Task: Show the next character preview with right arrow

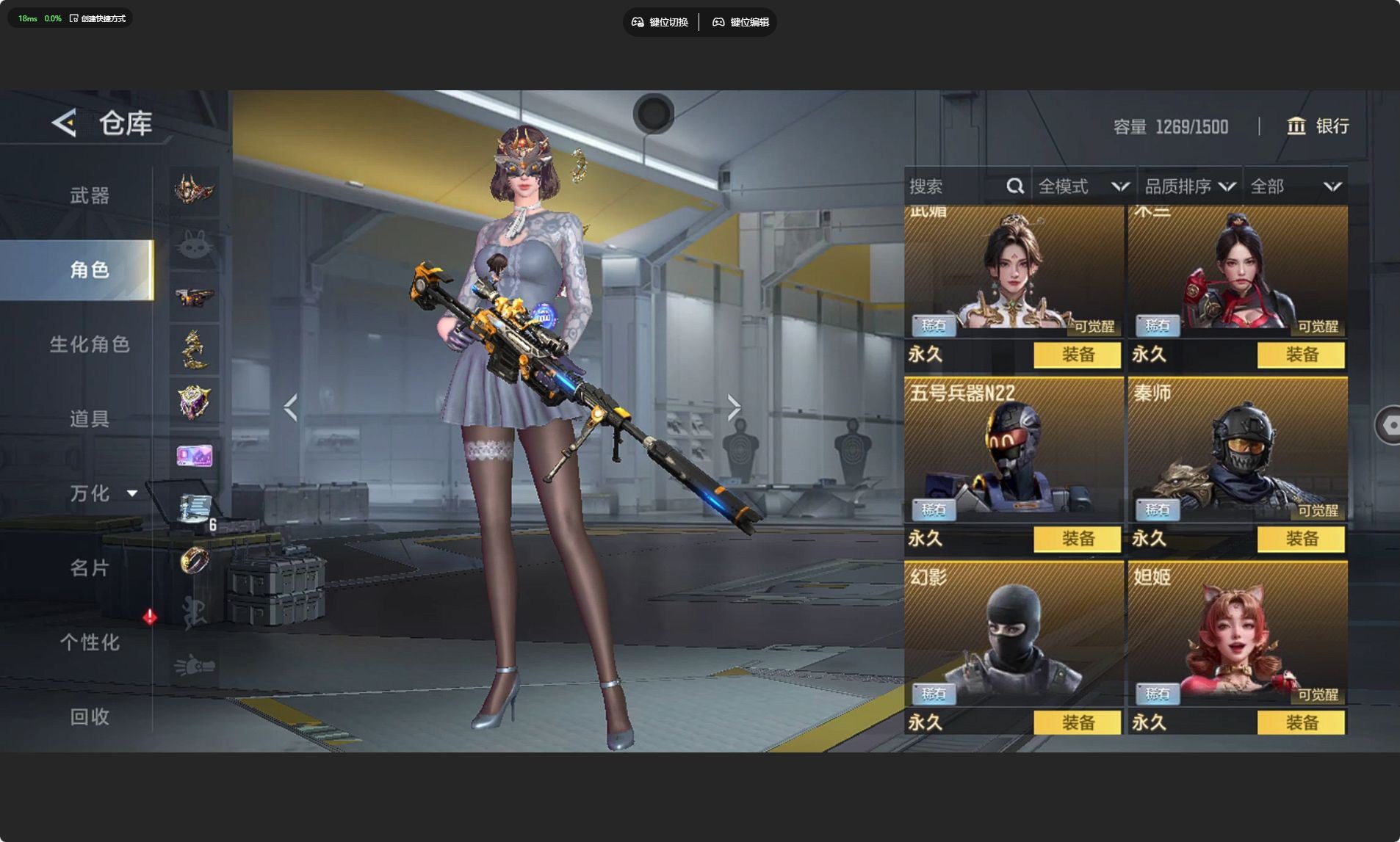Action: pyautogui.click(x=733, y=407)
